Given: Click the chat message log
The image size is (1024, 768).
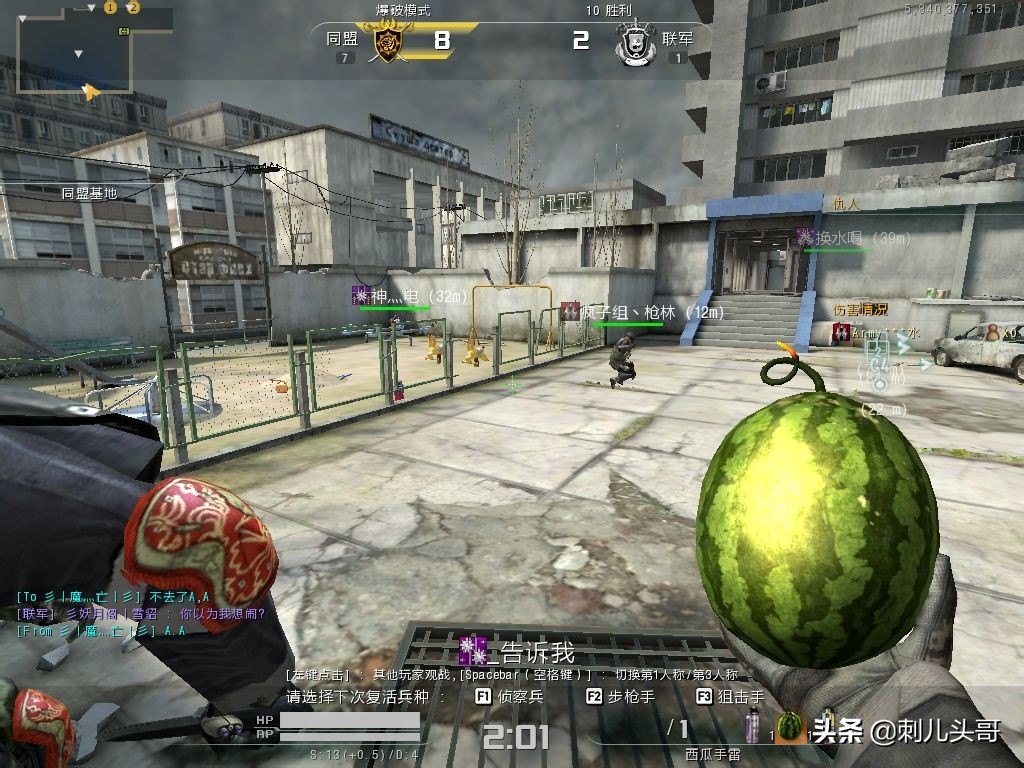Looking at the screenshot, I should [140, 613].
